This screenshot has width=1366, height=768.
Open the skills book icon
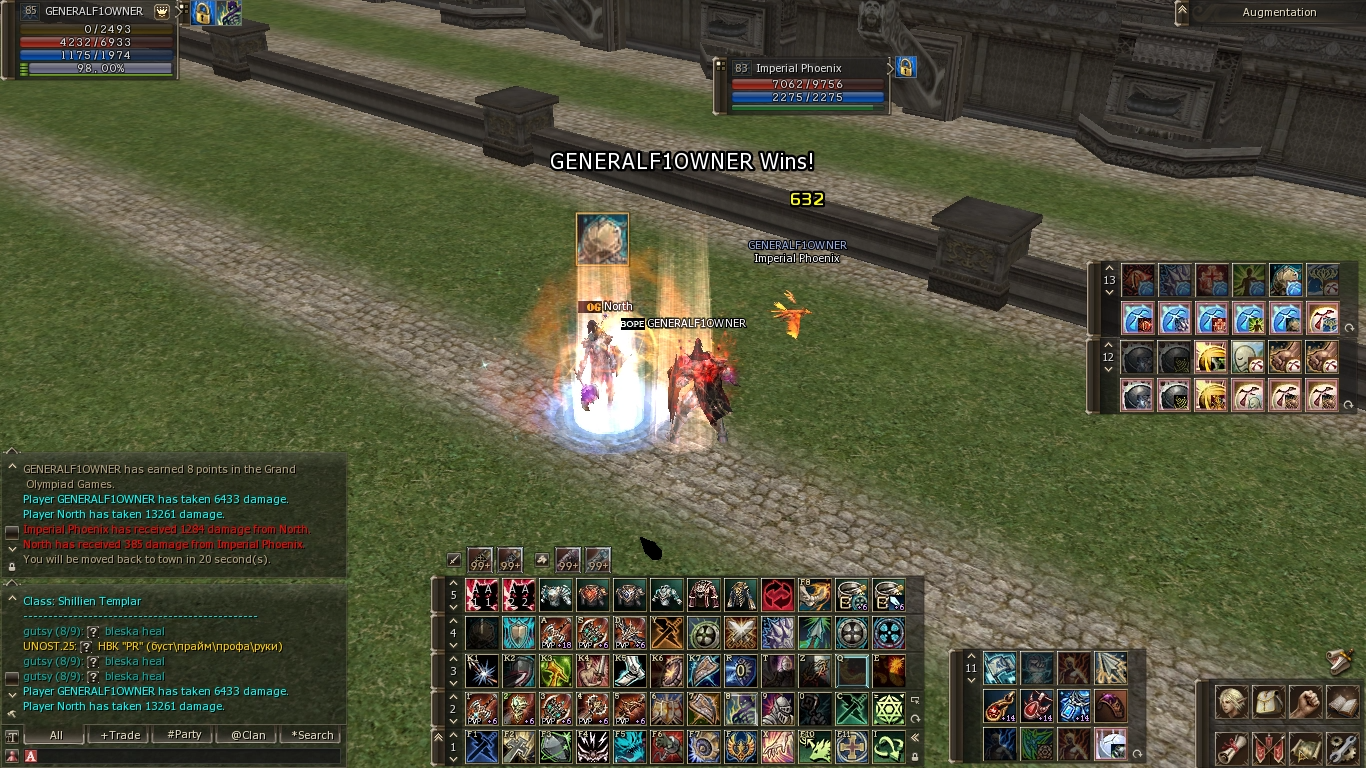click(1342, 702)
